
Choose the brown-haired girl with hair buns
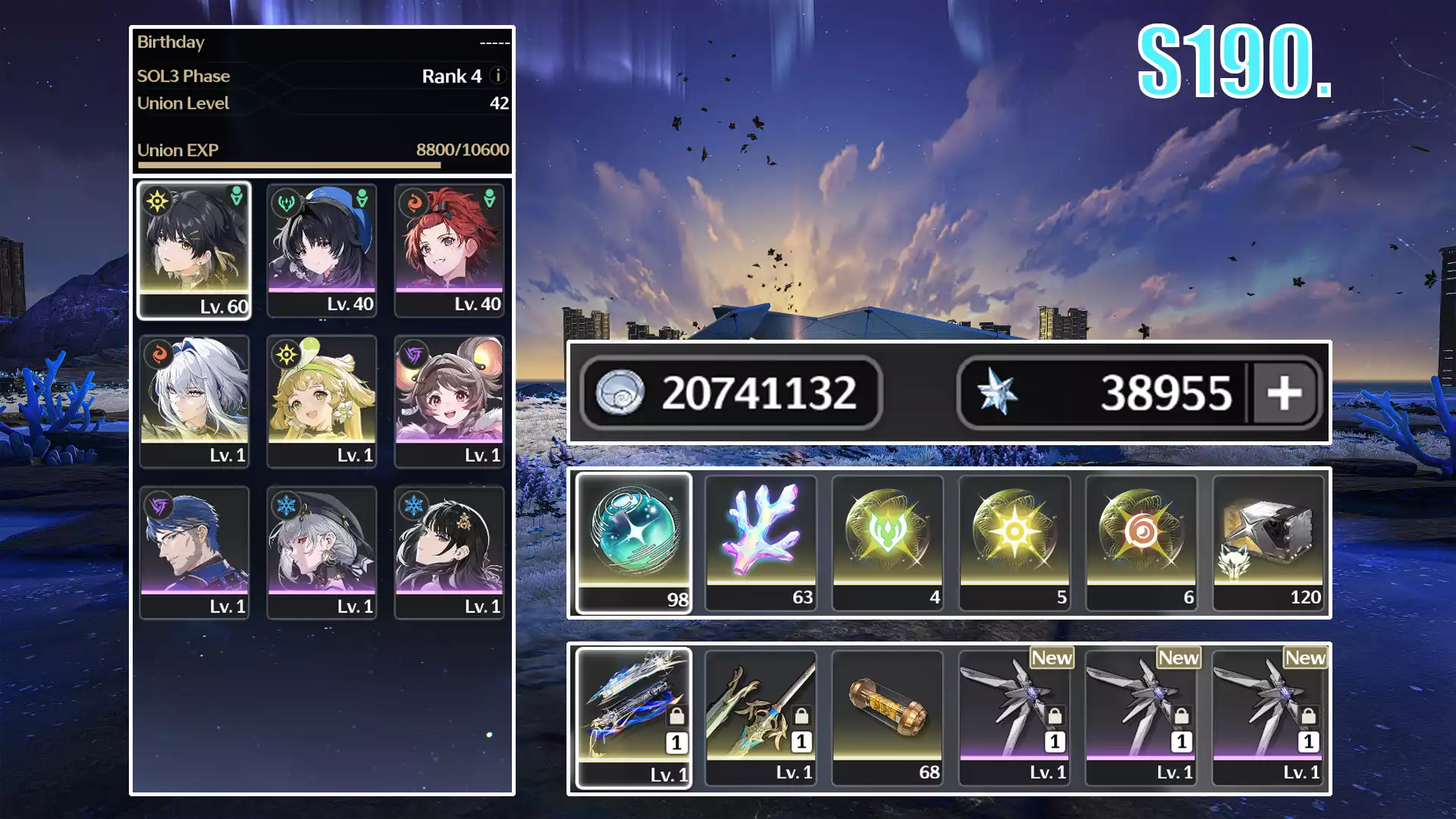point(449,401)
